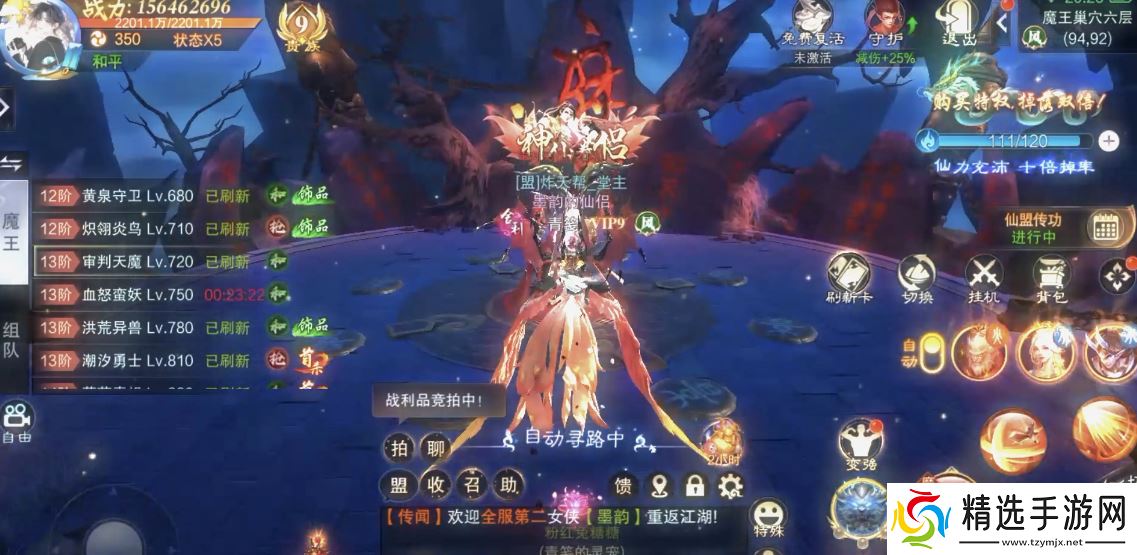Activate the 免费复活 free revive icon
The width and height of the screenshot is (1137, 555).
(x=818, y=24)
